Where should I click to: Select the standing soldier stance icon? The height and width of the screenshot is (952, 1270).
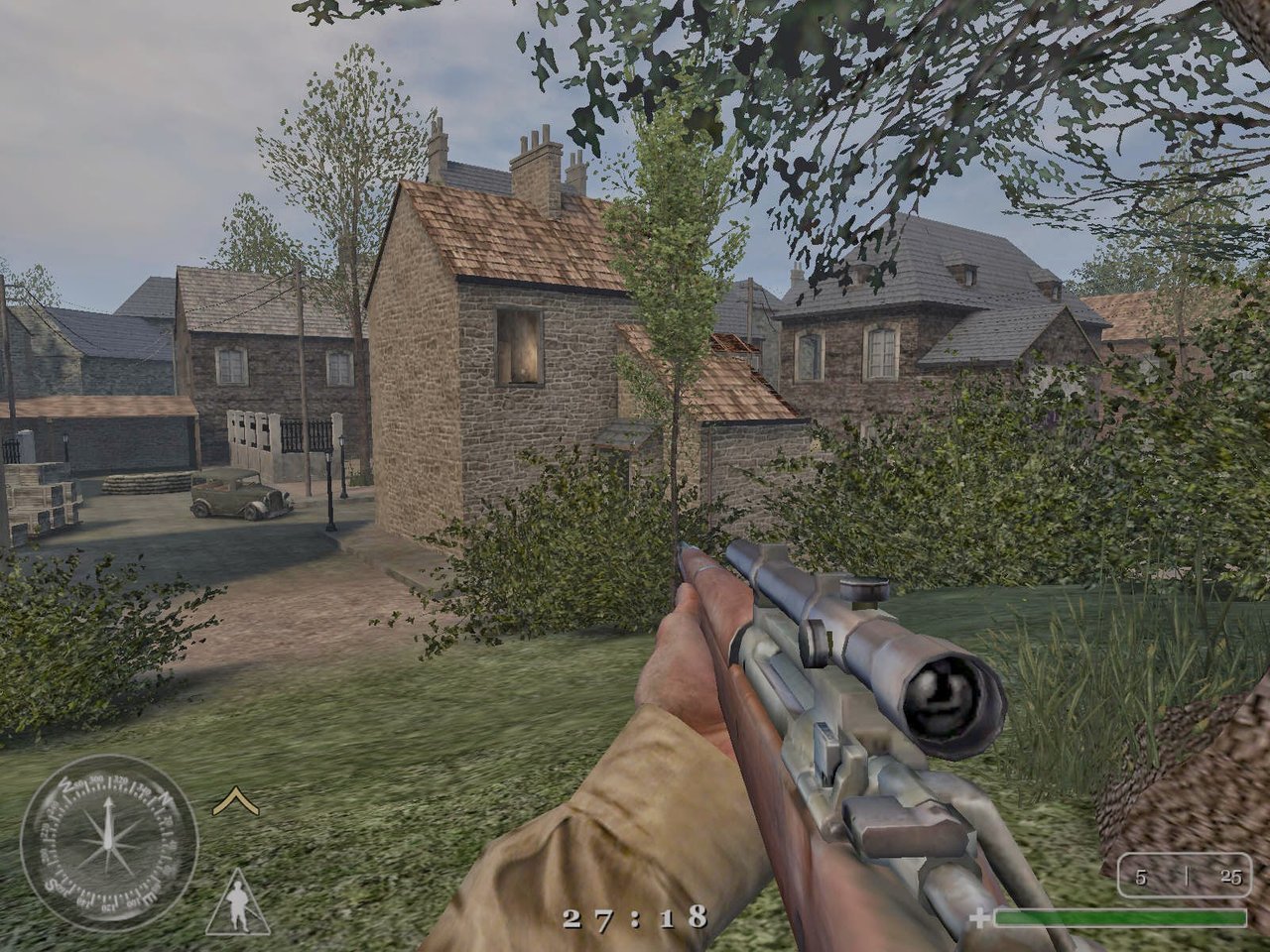[238, 905]
